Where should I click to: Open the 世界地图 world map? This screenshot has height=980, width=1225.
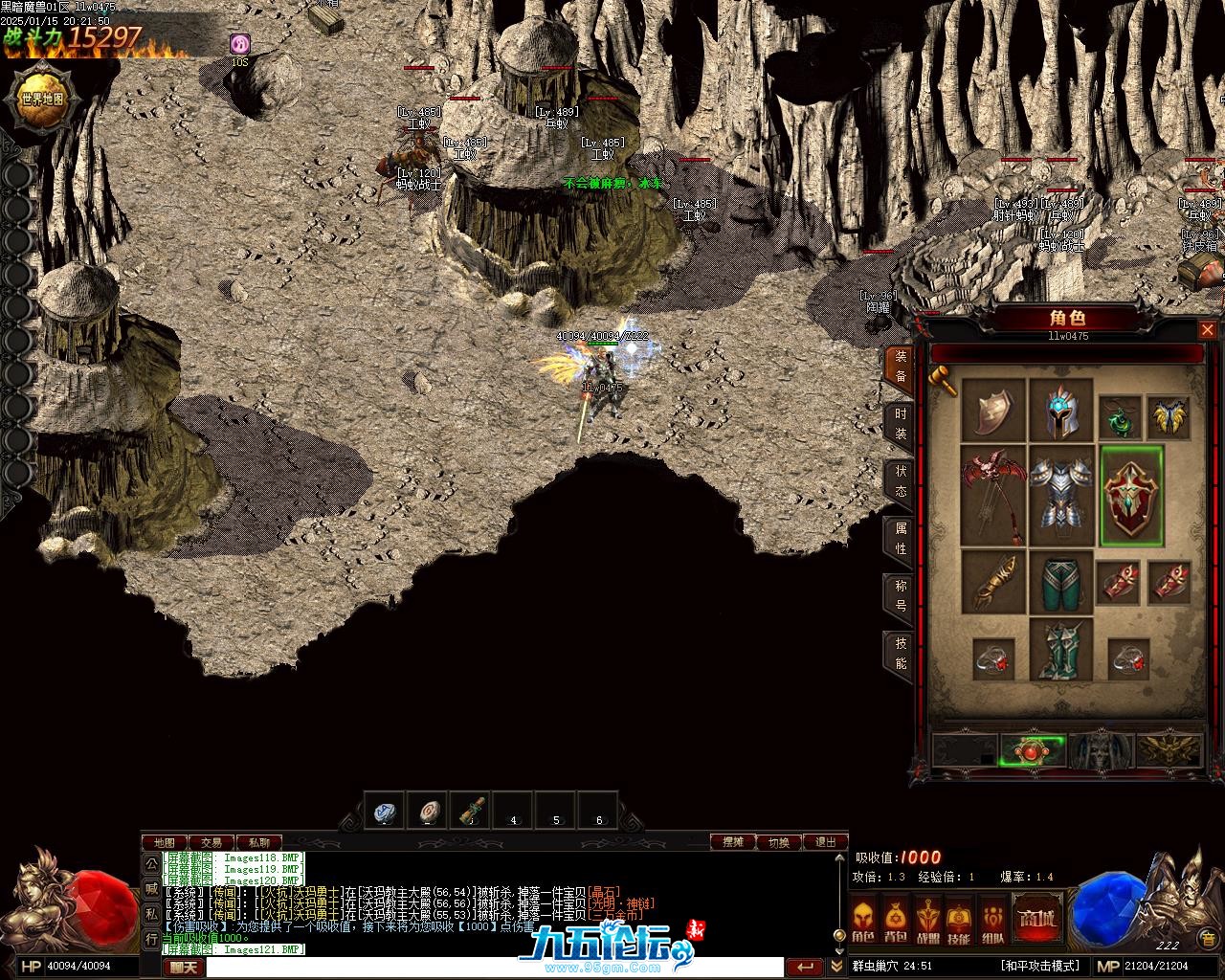point(42,99)
